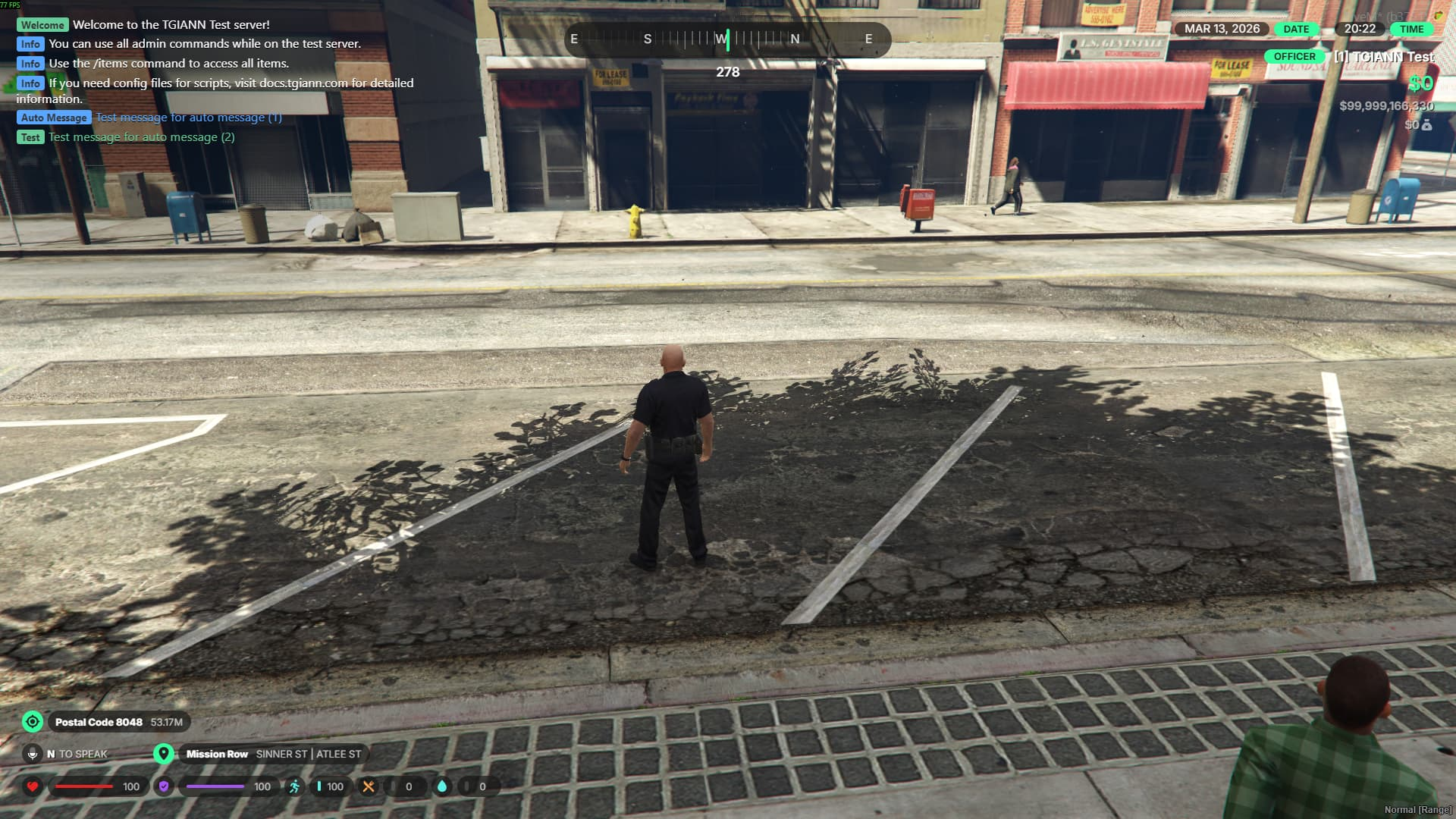Click the compass heading bar
The image size is (1456, 819).
[x=727, y=39]
